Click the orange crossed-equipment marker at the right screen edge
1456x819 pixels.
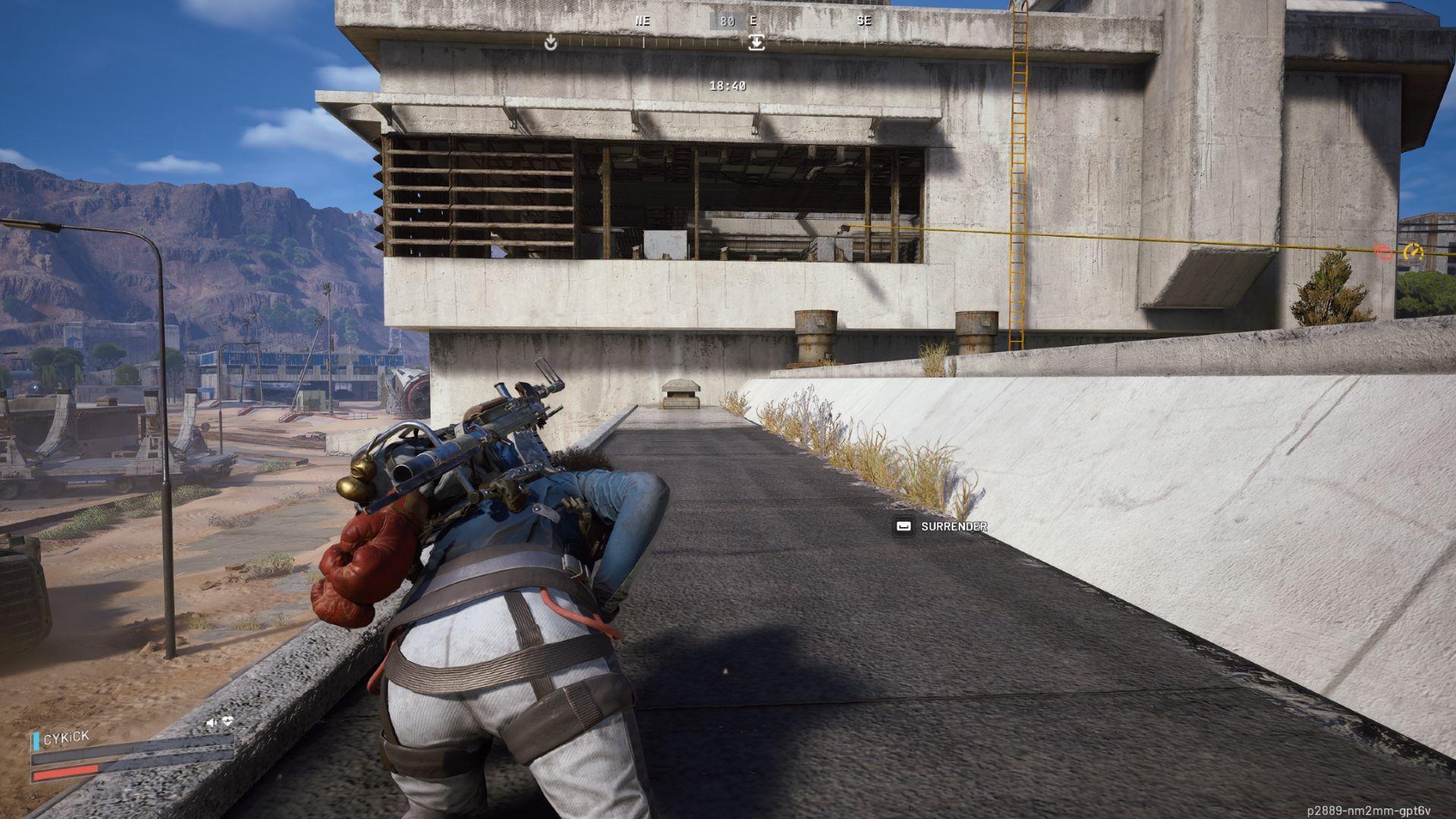click(1383, 251)
